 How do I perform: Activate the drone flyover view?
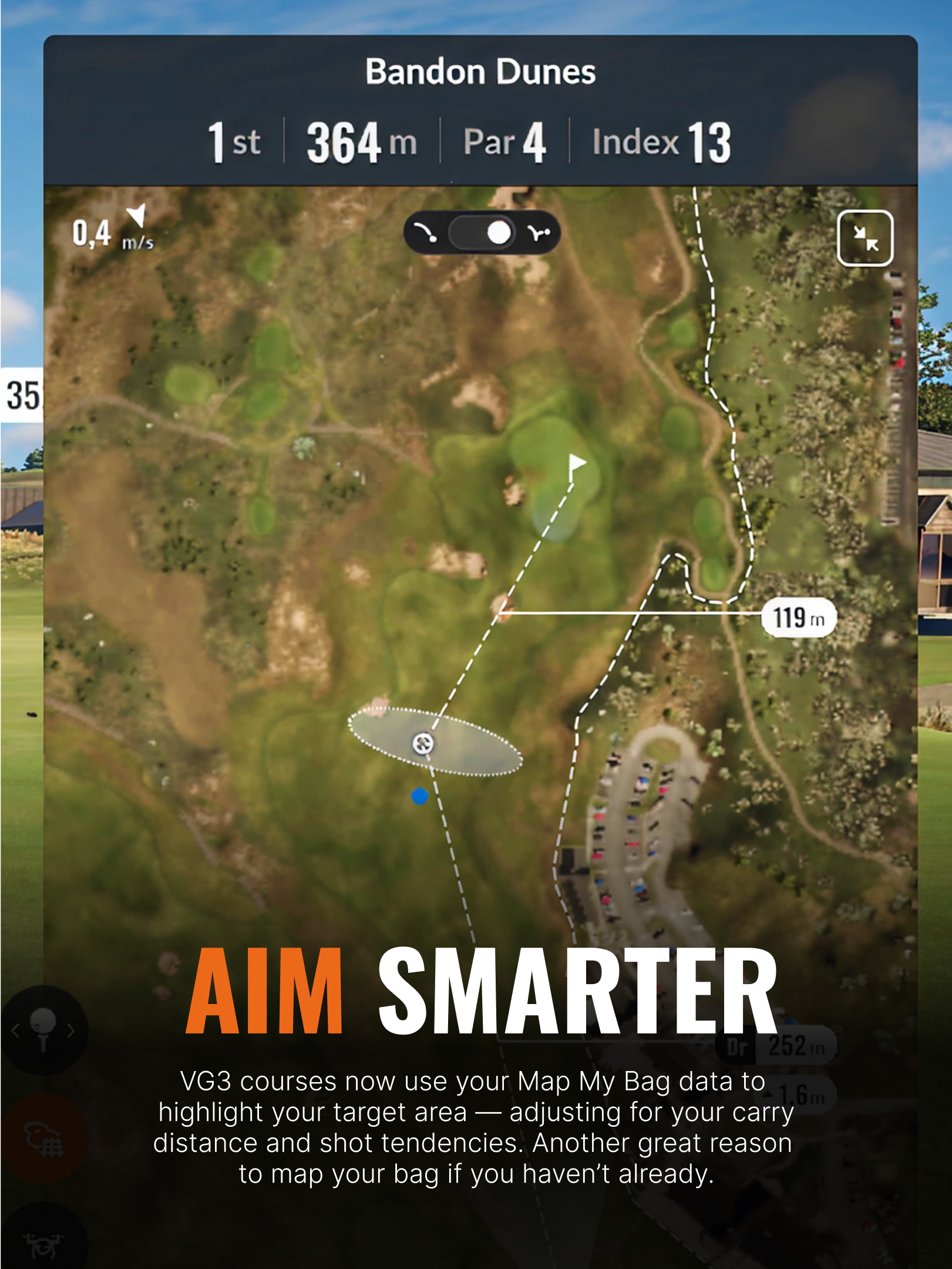42,1244
